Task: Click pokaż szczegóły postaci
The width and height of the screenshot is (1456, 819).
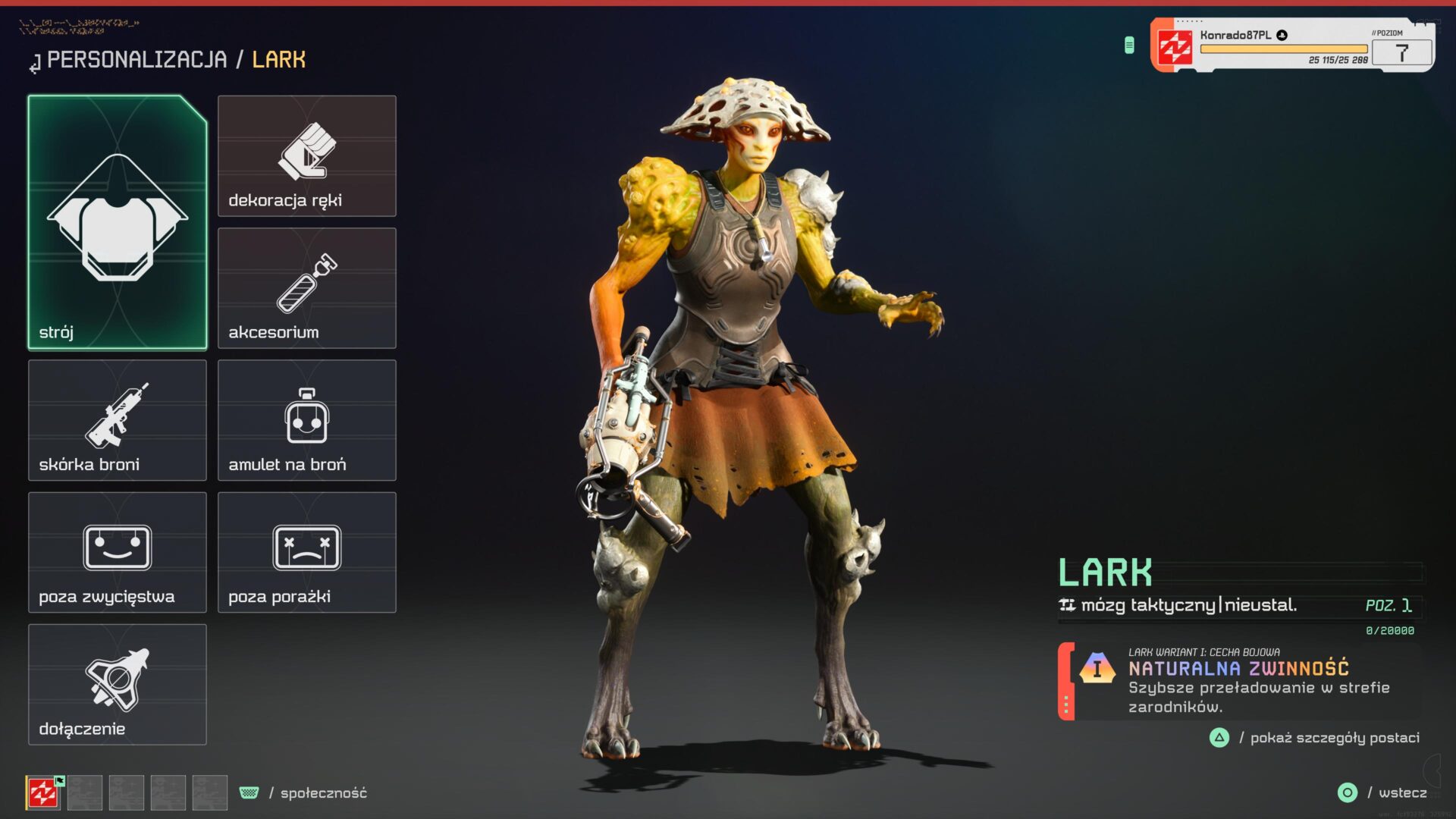Action: 1334,738
